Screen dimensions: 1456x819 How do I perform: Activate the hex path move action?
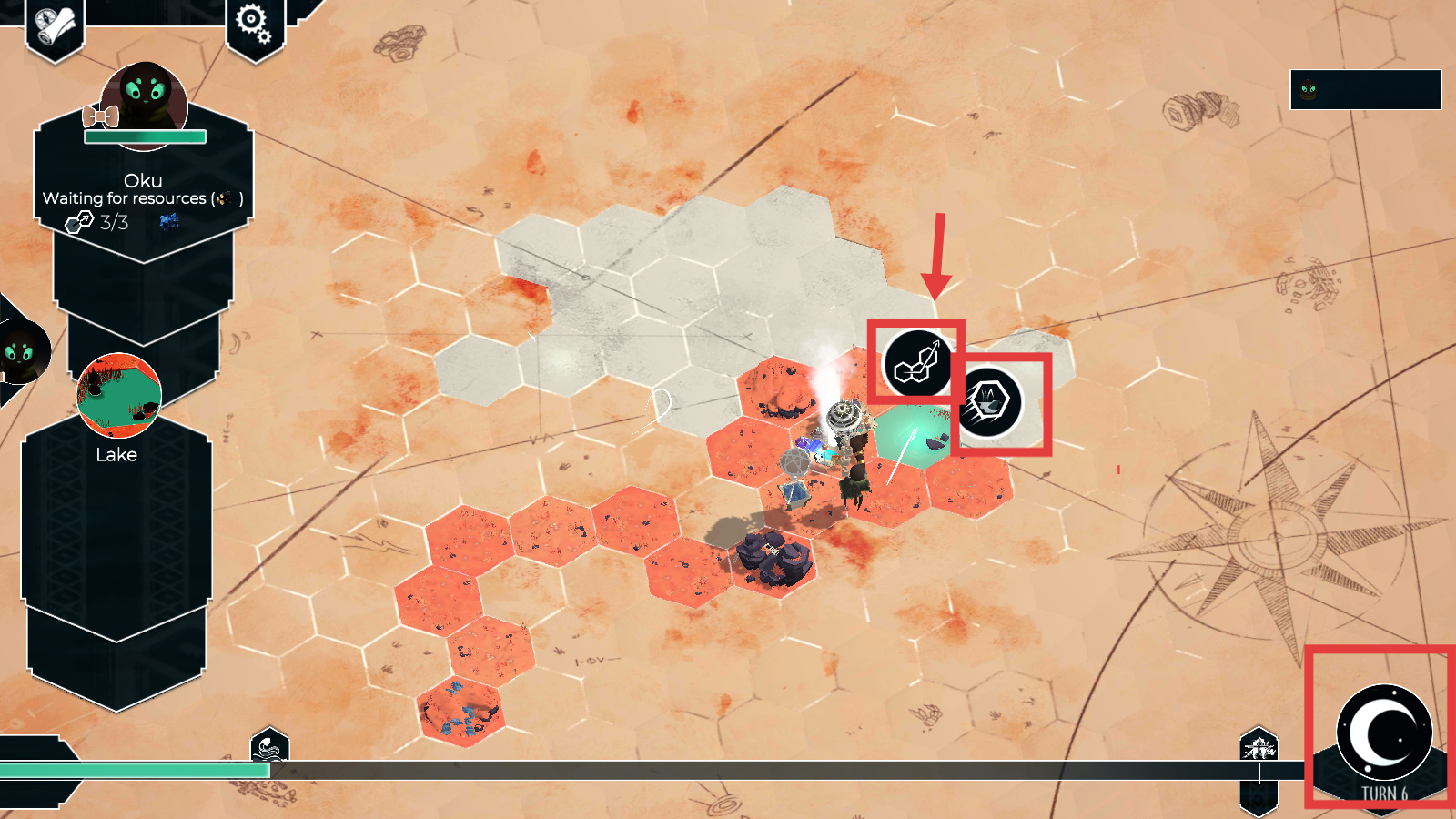[916, 363]
